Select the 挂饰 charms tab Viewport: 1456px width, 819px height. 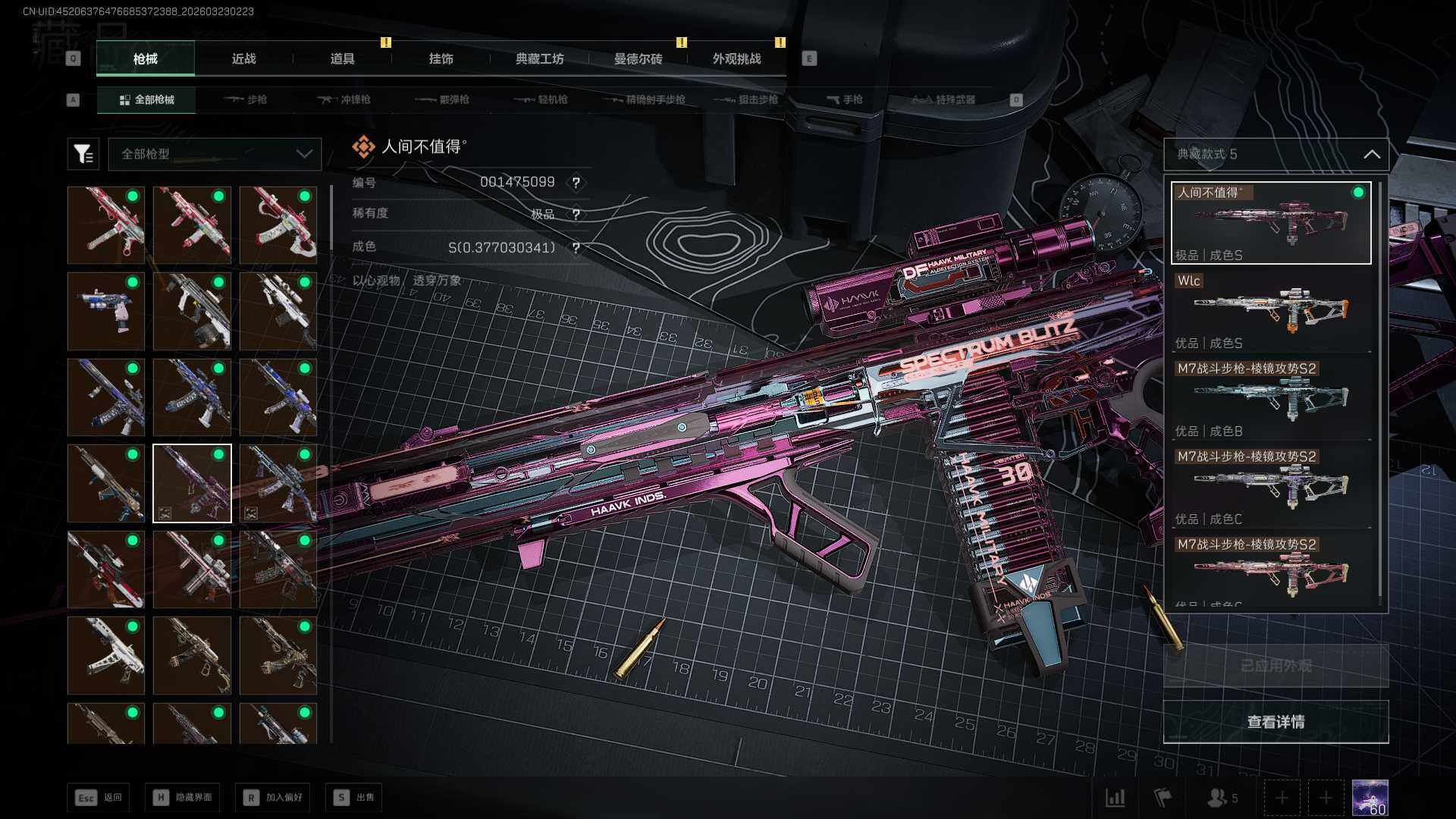point(441,58)
